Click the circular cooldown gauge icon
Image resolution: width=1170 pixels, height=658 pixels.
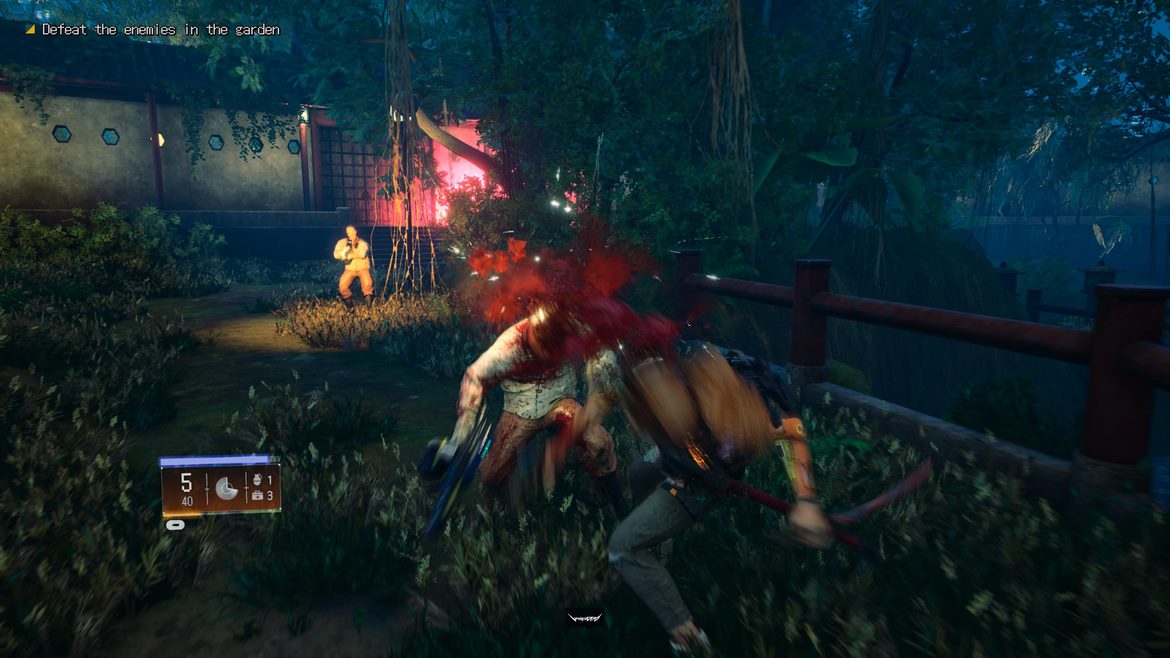(x=226, y=488)
